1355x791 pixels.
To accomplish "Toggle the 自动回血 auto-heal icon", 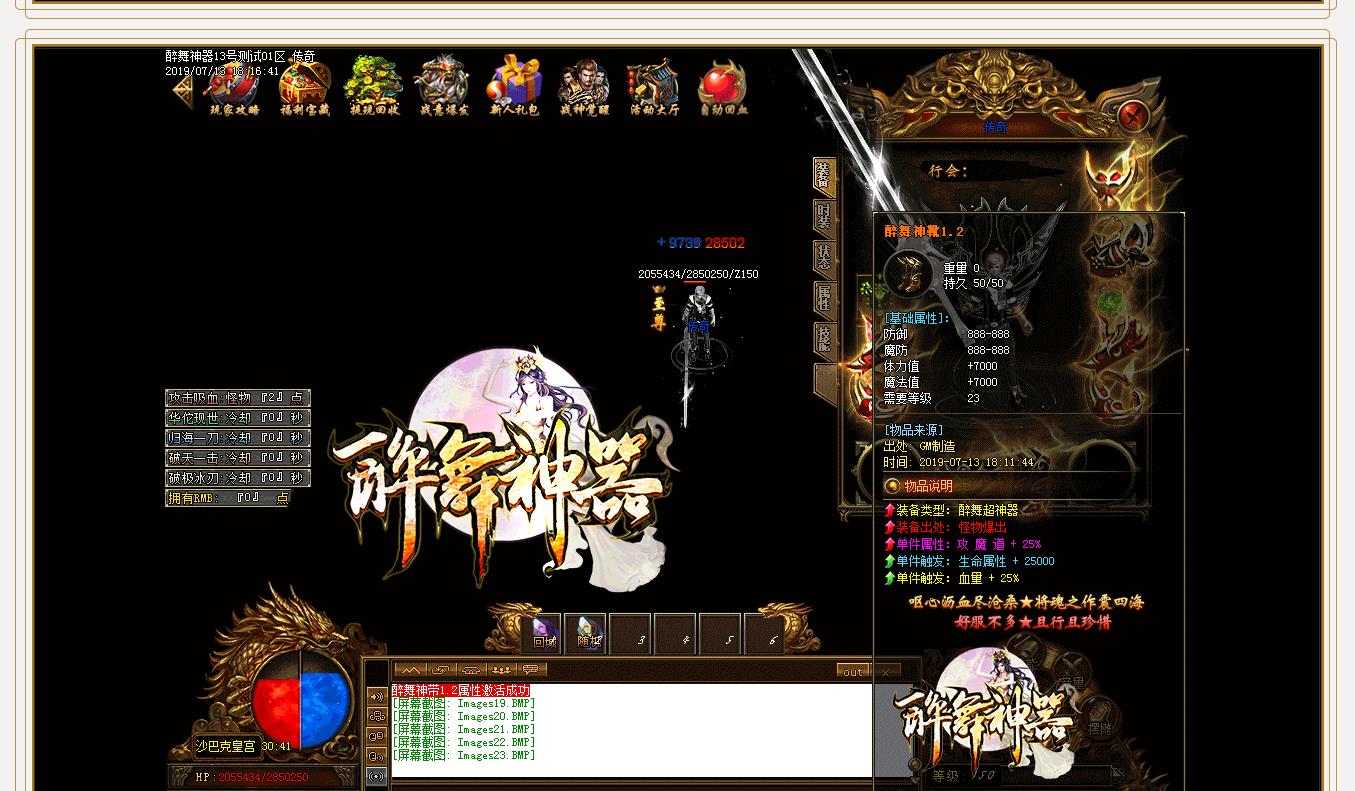I will click(x=724, y=87).
